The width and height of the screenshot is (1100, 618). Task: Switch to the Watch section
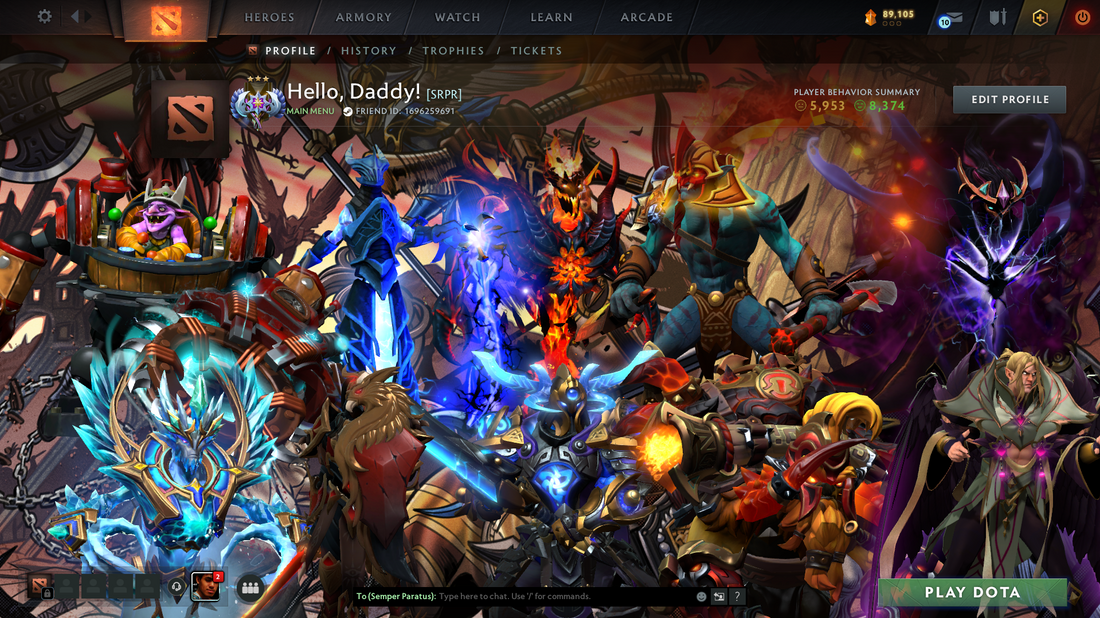(458, 17)
